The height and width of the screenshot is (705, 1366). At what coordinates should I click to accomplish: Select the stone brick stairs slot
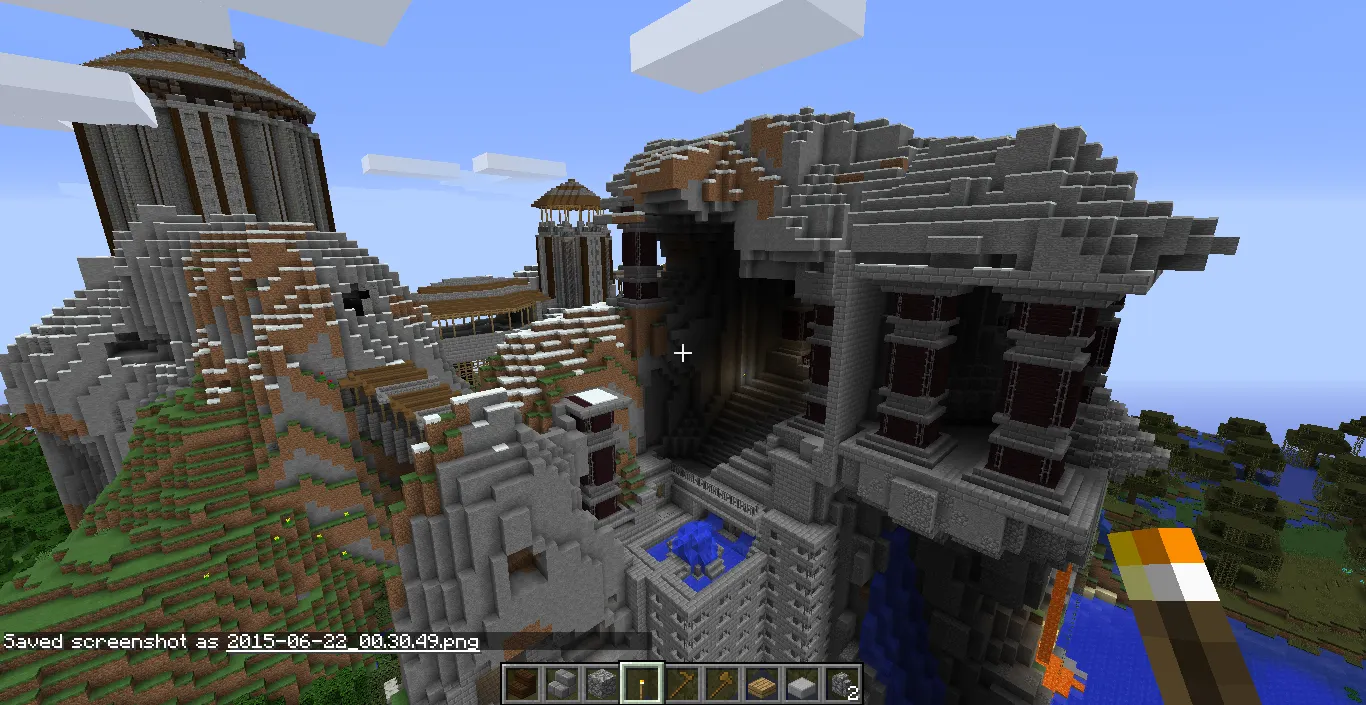(560, 684)
